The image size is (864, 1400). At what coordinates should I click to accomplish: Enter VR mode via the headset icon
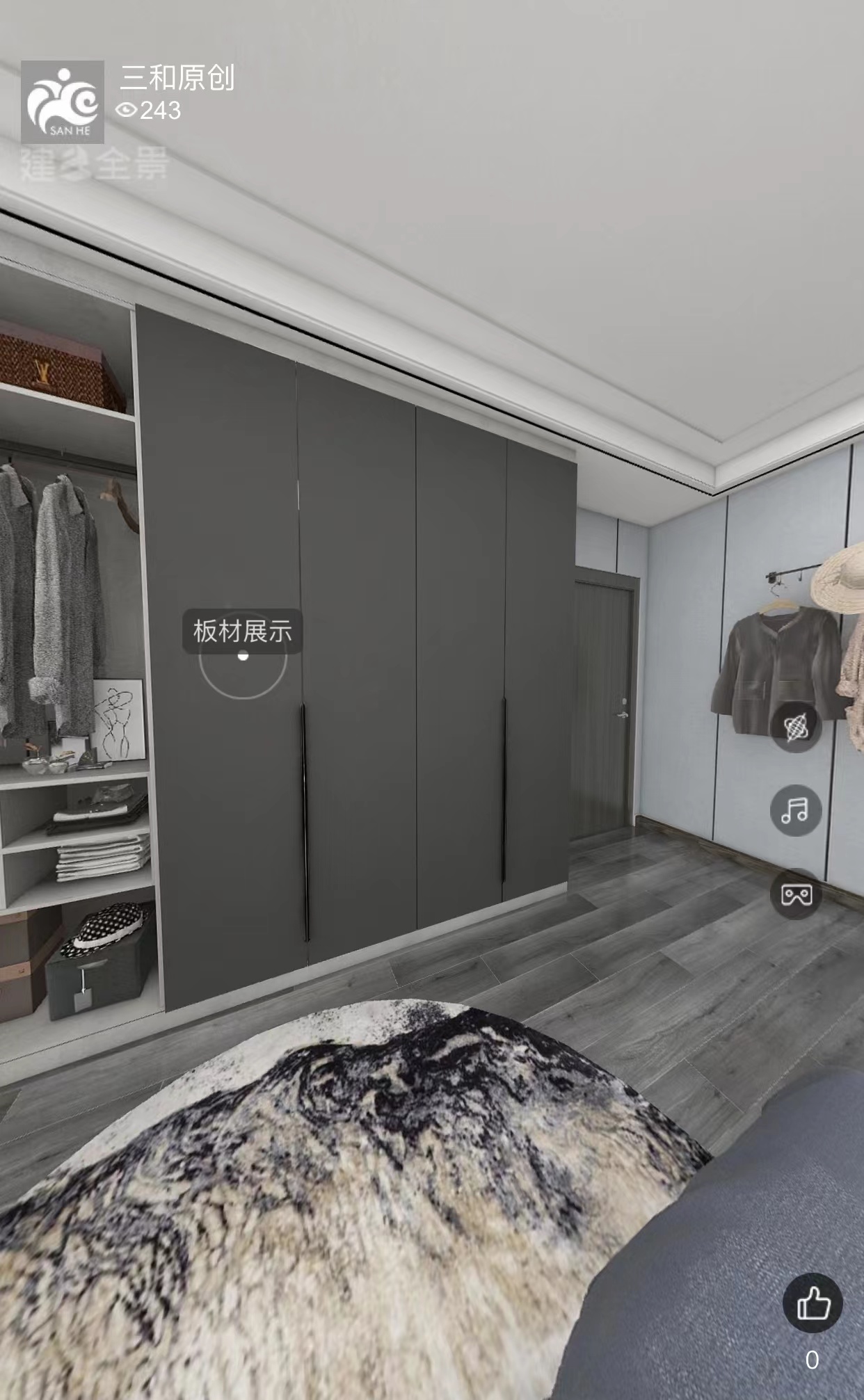pyautogui.click(x=796, y=894)
